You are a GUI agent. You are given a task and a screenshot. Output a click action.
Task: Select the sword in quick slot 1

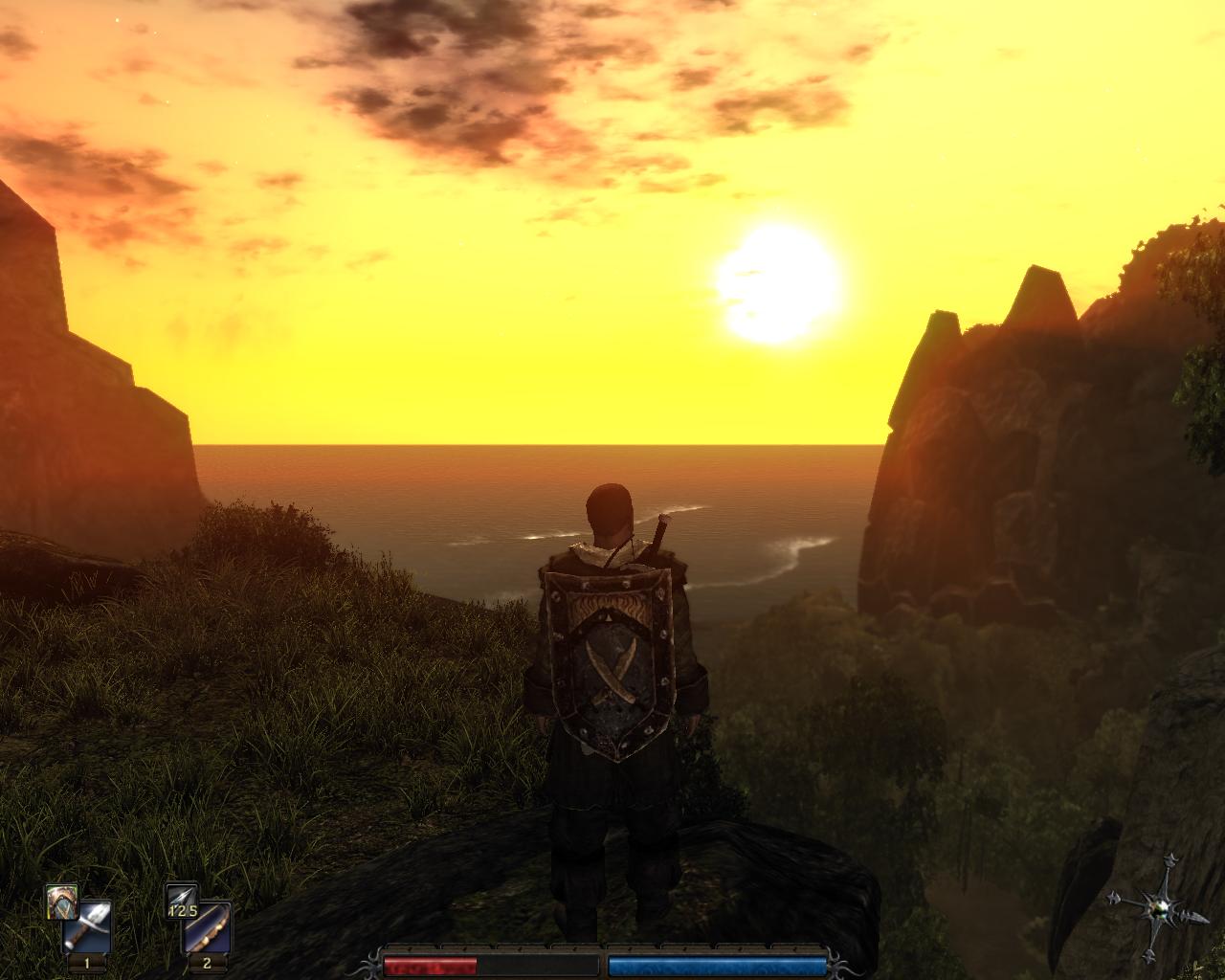[87, 926]
